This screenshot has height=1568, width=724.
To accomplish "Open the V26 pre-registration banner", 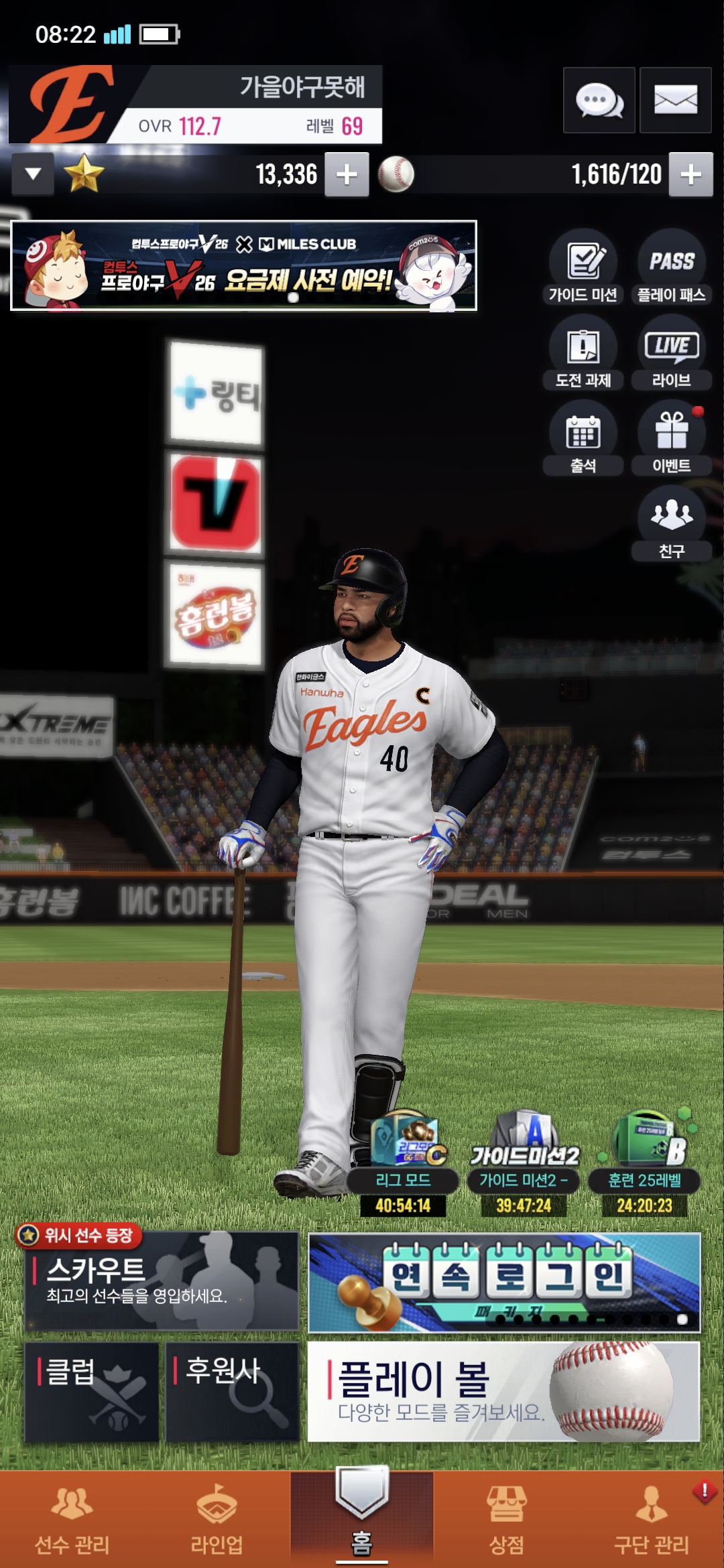I will tap(243, 265).
